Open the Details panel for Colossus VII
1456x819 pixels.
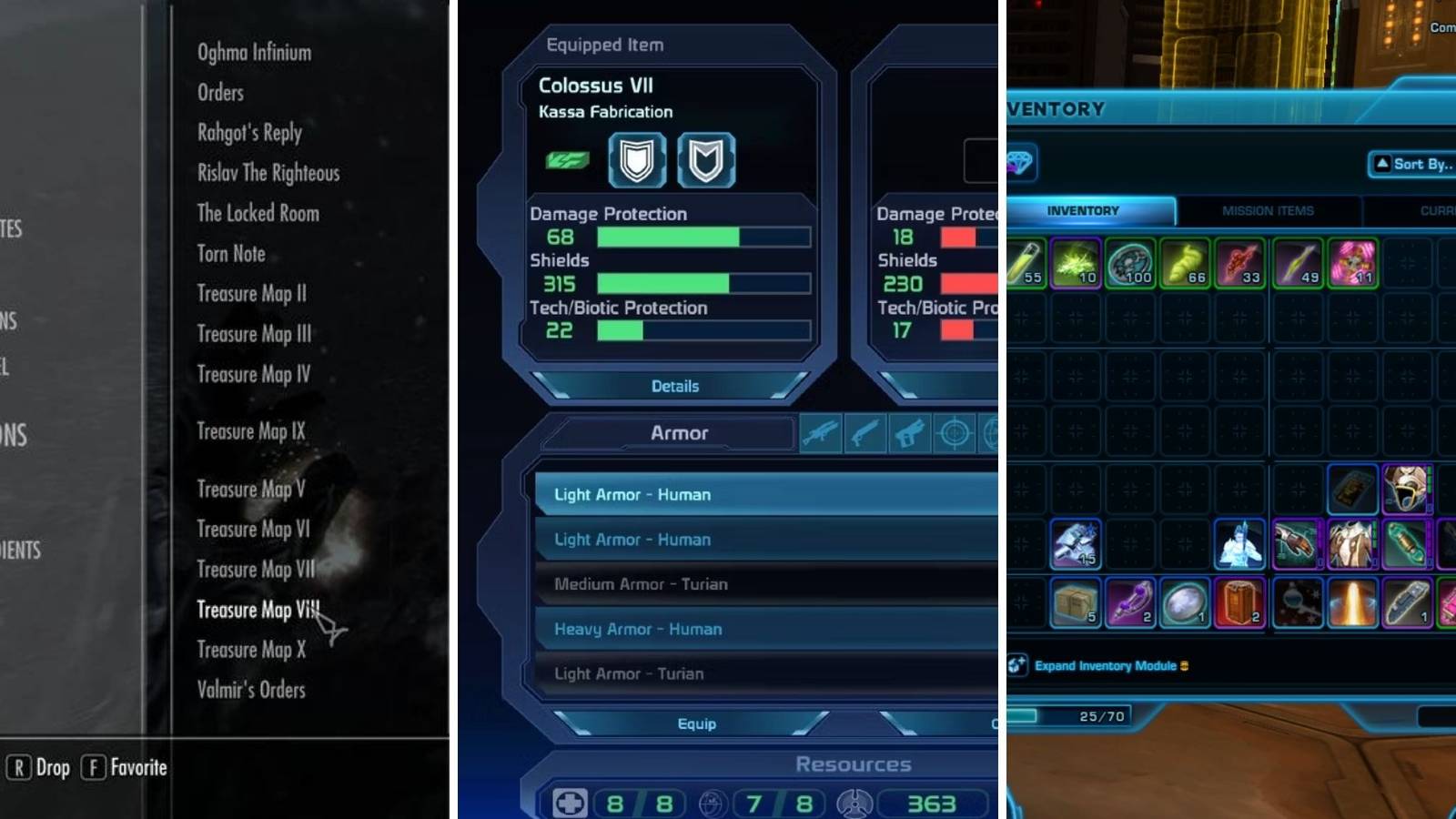coord(675,386)
